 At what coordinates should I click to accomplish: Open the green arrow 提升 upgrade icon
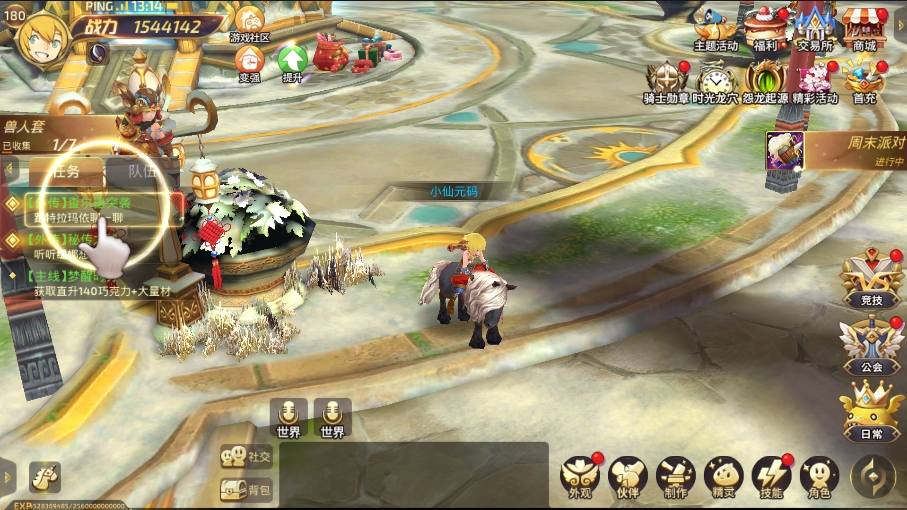[292, 62]
